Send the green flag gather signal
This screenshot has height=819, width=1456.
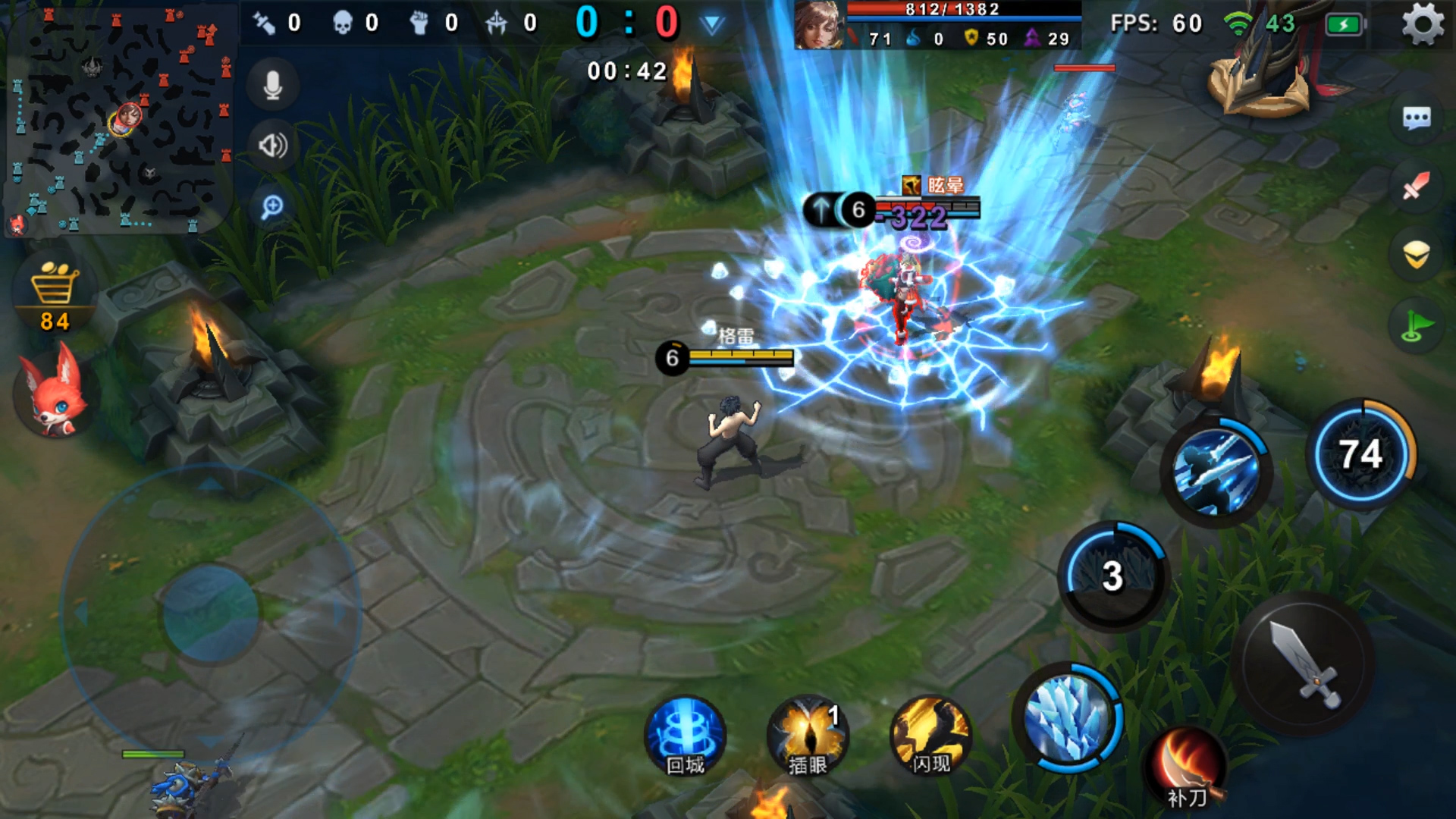[1417, 326]
